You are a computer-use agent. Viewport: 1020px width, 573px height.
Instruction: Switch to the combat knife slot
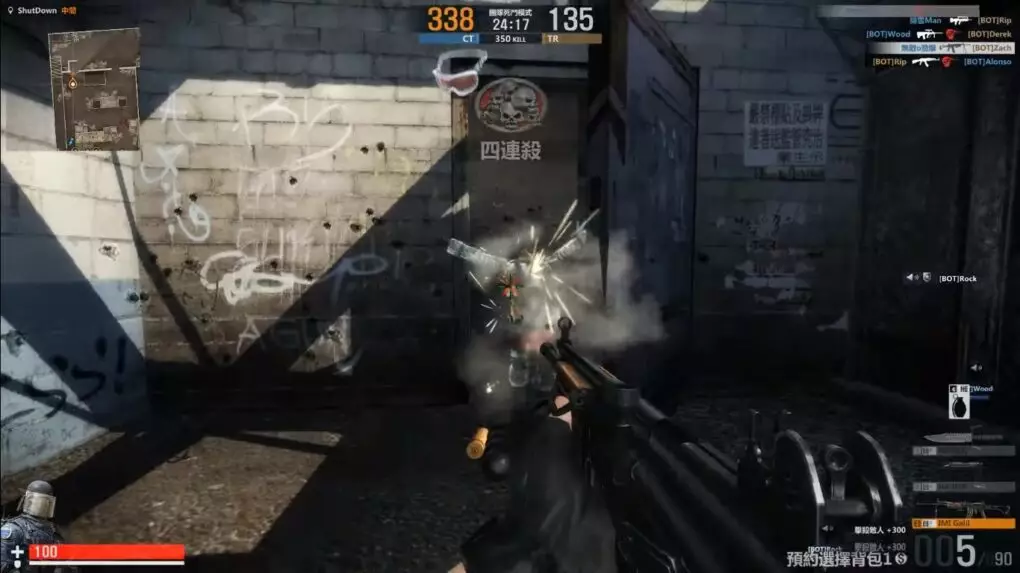click(x=963, y=437)
